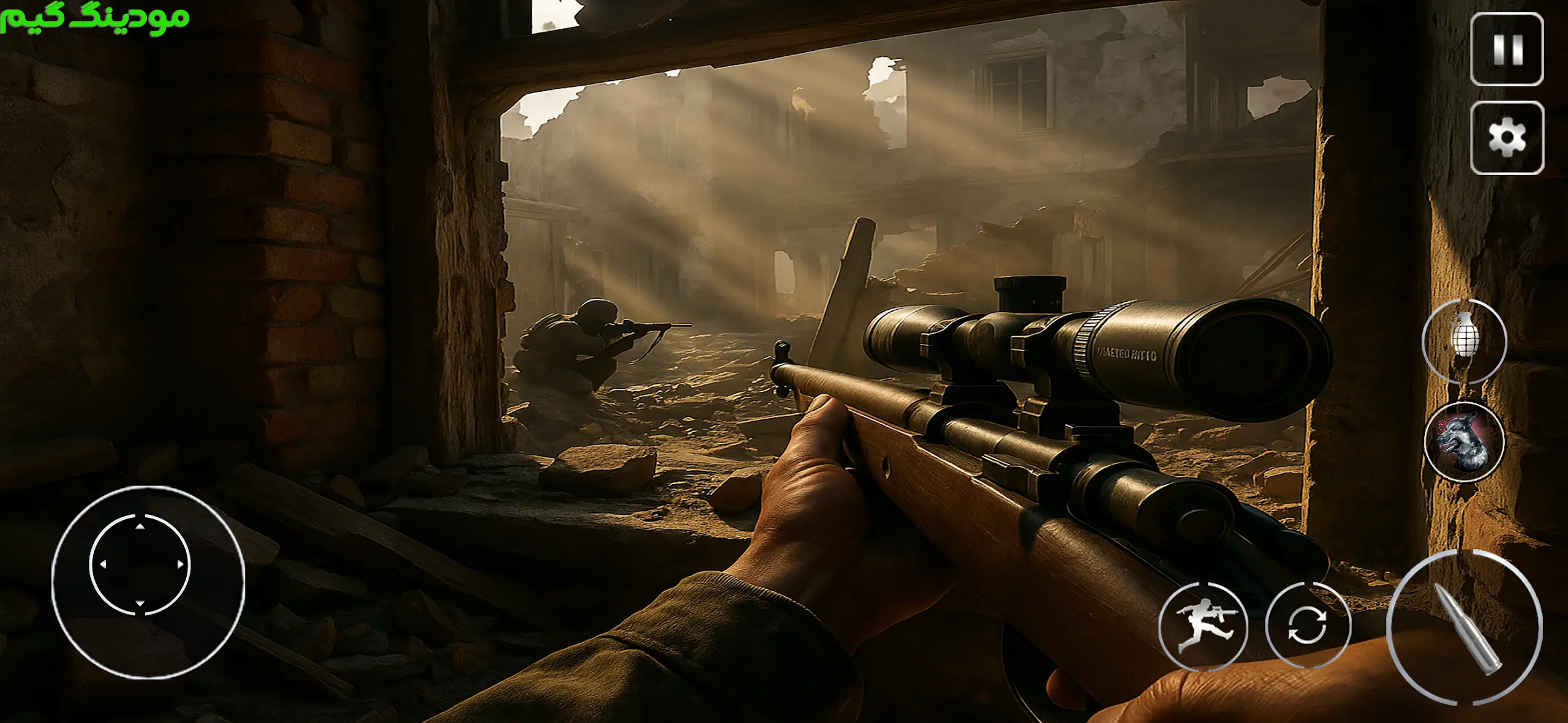The height and width of the screenshot is (723, 1568).
Task: Pause the game
Action: point(1507,49)
